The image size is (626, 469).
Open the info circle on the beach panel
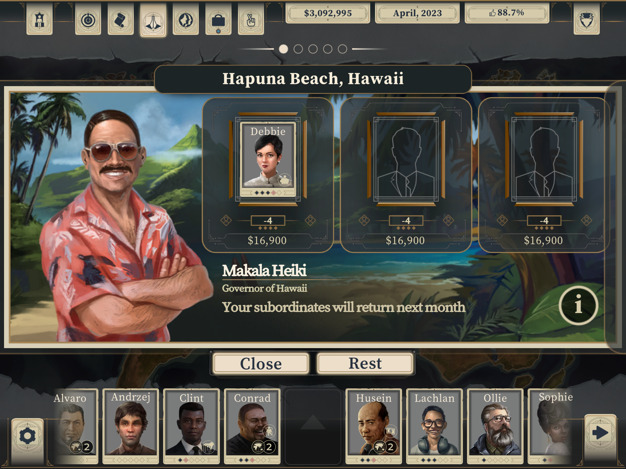point(578,306)
